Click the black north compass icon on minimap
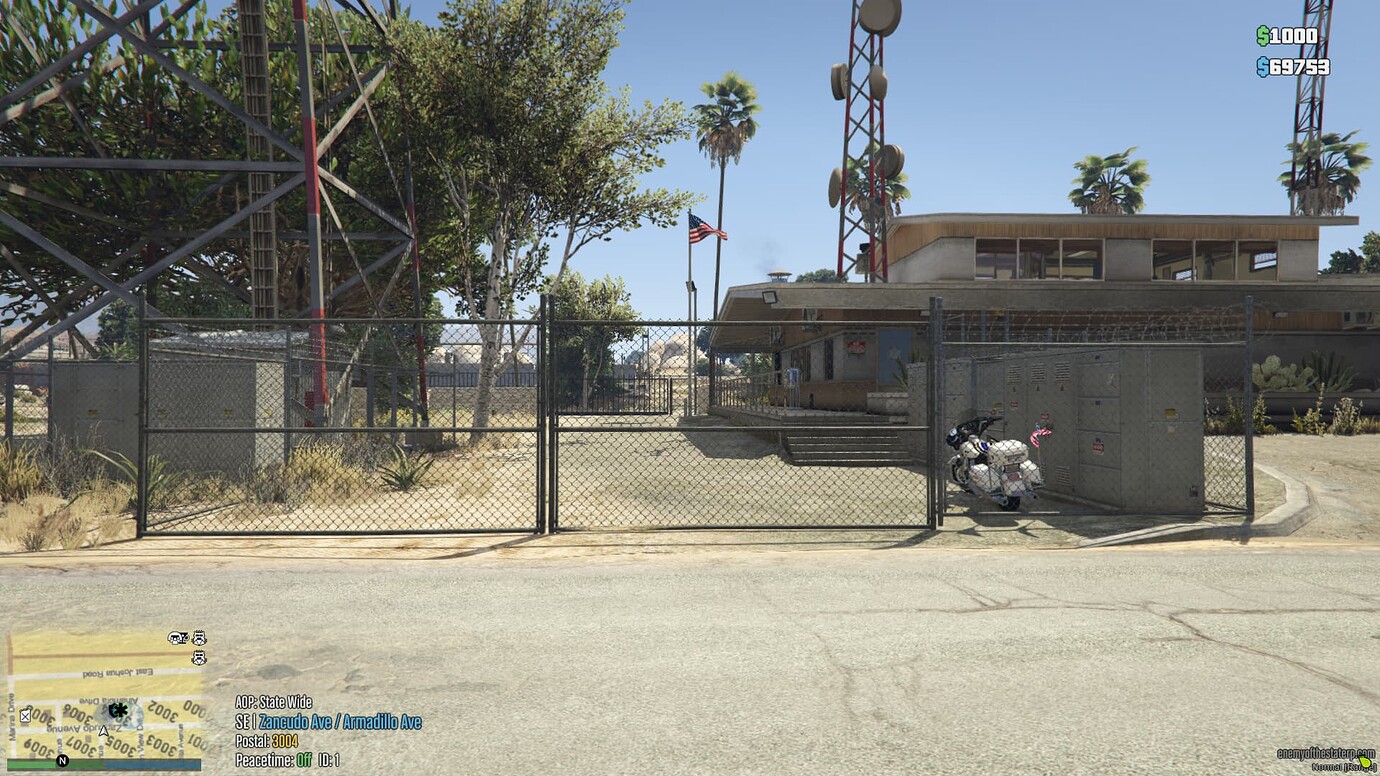The width and height of the screenshot is (1380, 776). coord(63,760)
